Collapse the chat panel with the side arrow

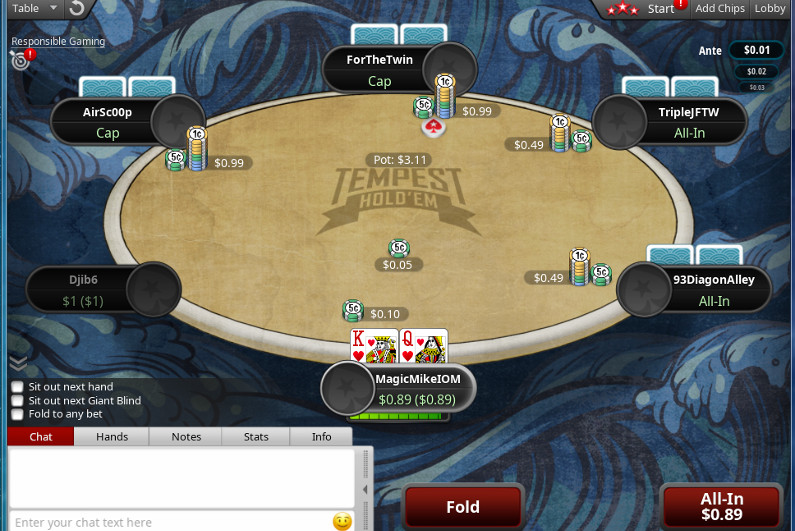(x=365, y=489)
